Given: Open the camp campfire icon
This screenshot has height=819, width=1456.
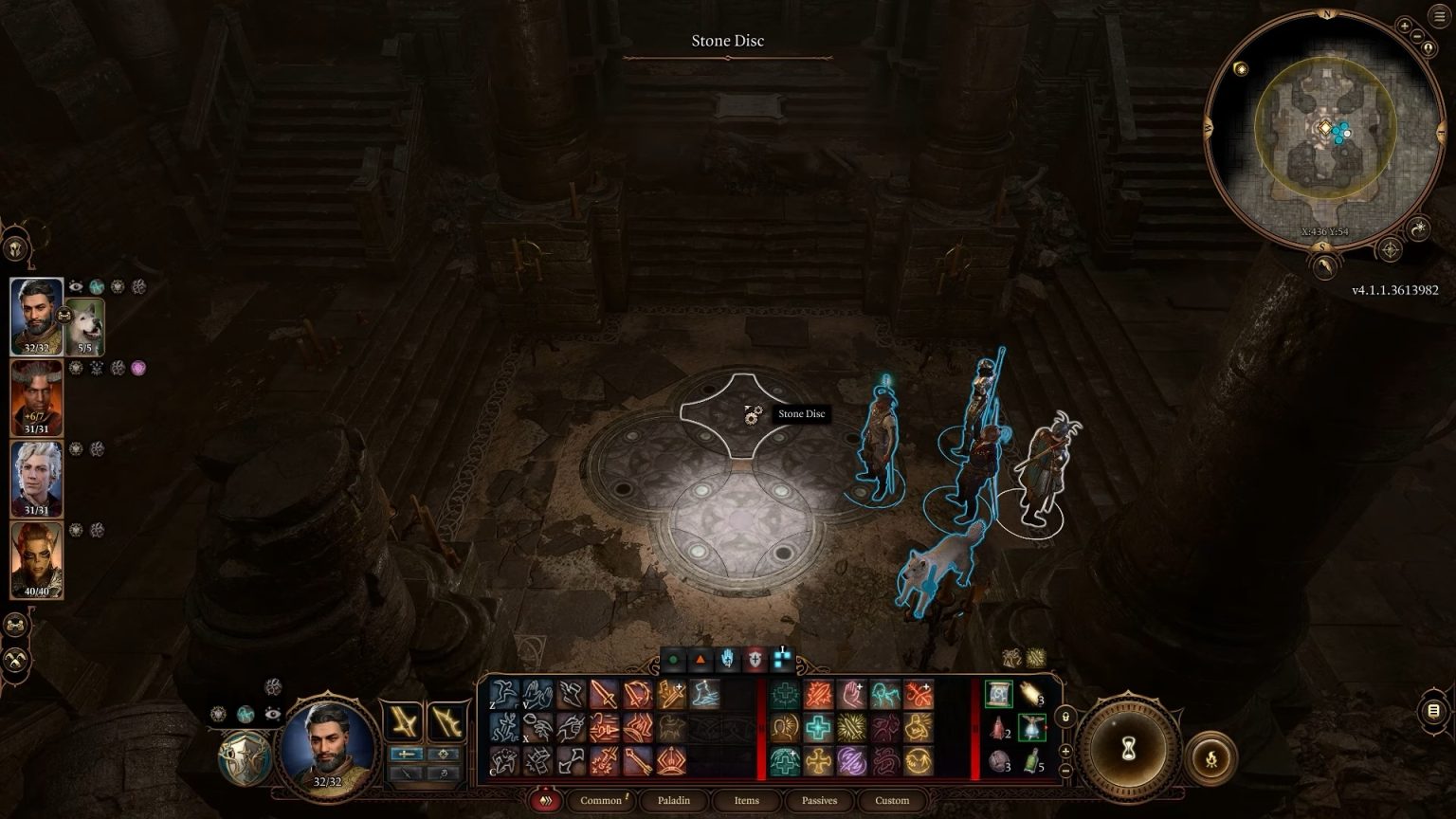Looking at the screenshot, I should click(1211, 758).
